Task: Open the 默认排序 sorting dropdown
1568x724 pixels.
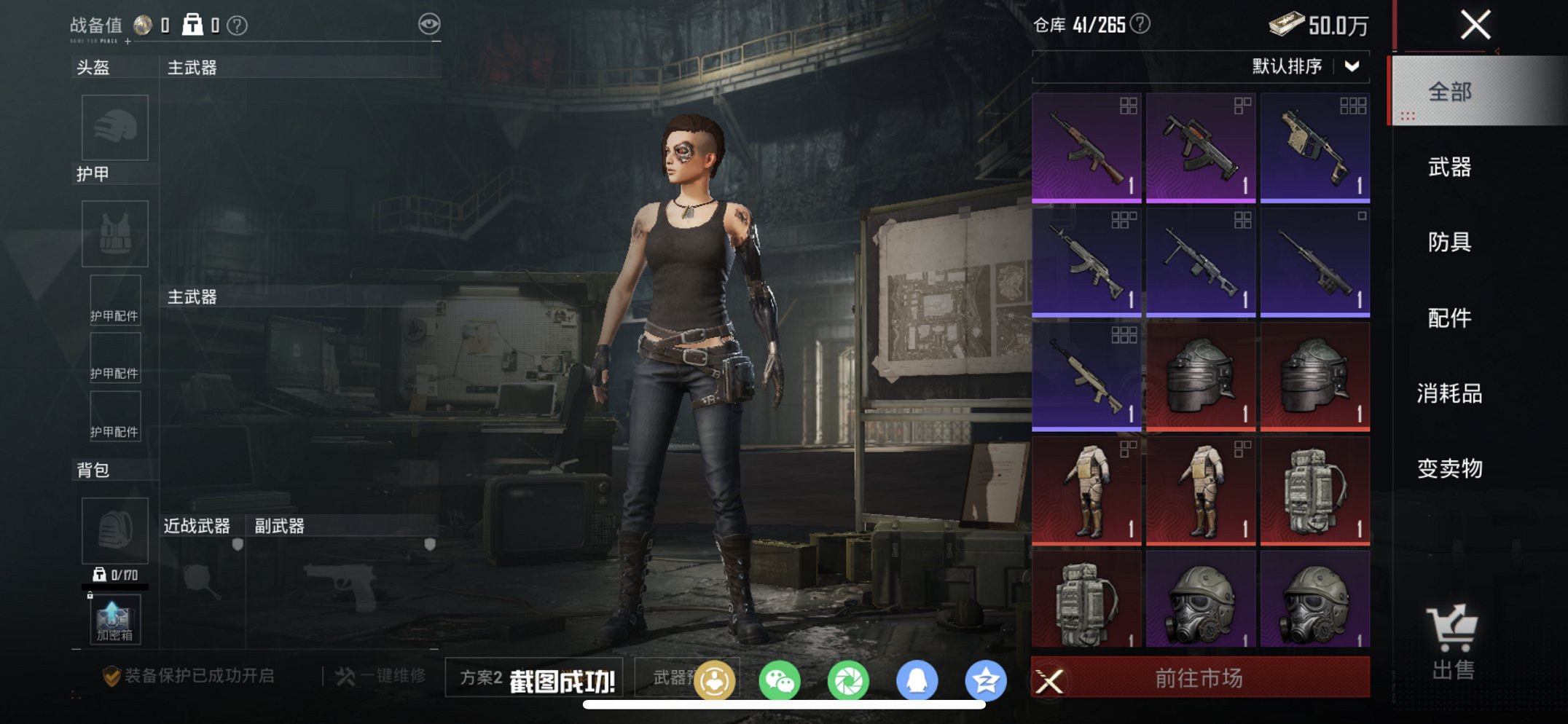Action: (1306, 67)
